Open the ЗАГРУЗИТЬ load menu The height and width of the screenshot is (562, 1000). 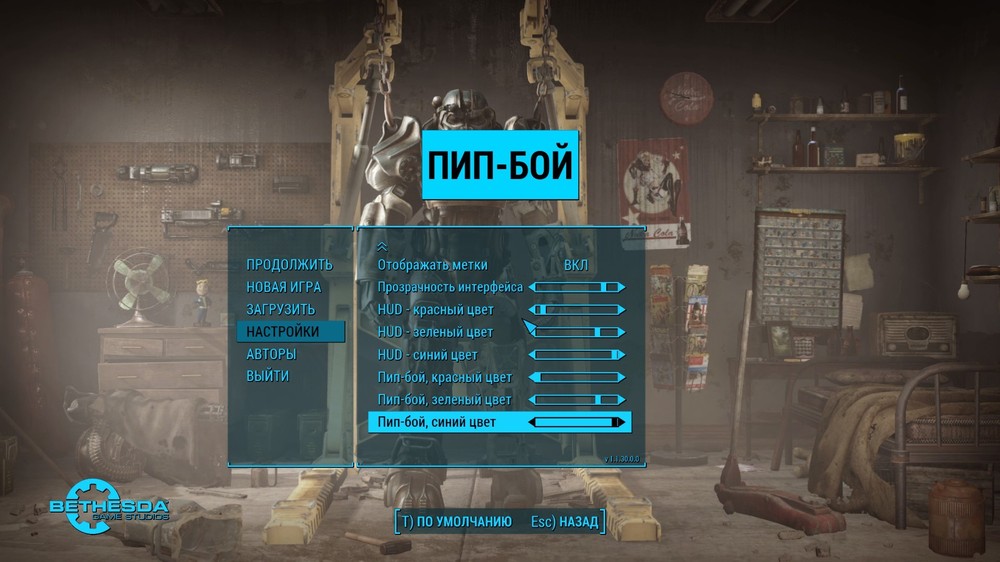[281, 309]
